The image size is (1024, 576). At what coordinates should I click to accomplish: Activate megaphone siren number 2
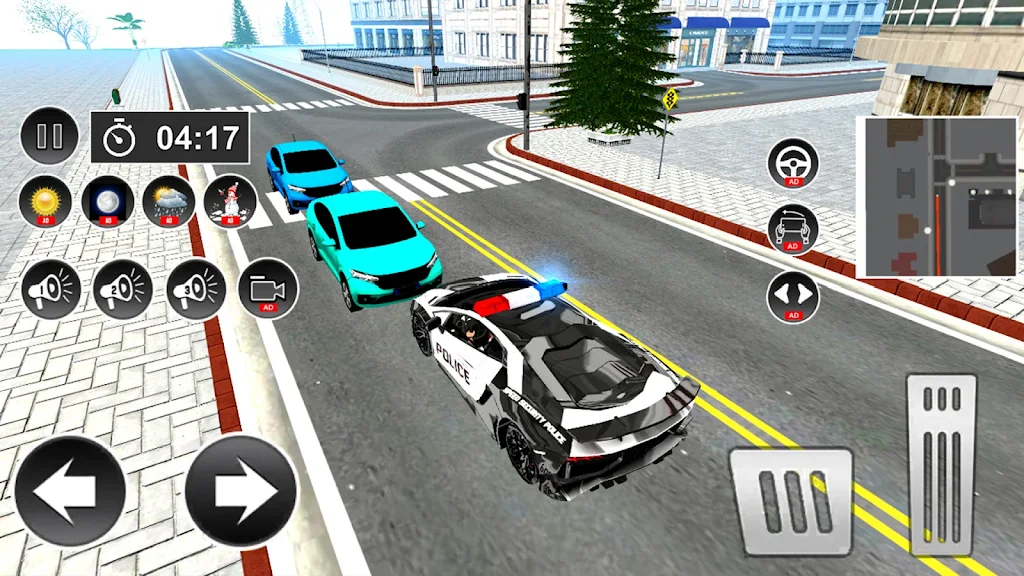click(x=123, y=290)
